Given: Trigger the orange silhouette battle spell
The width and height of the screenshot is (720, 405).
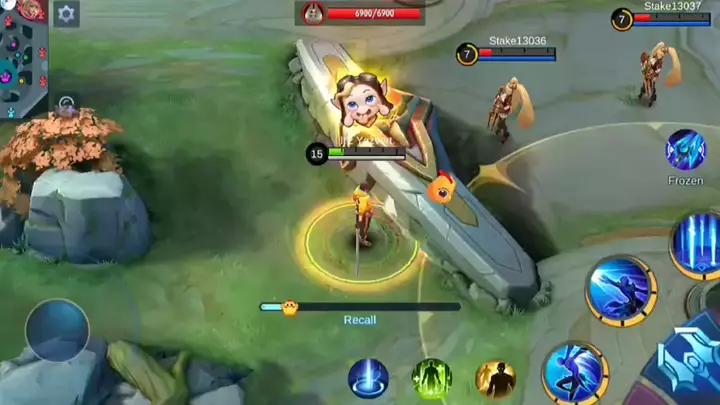Looking at the screenshot, I should tap(495, 379).
